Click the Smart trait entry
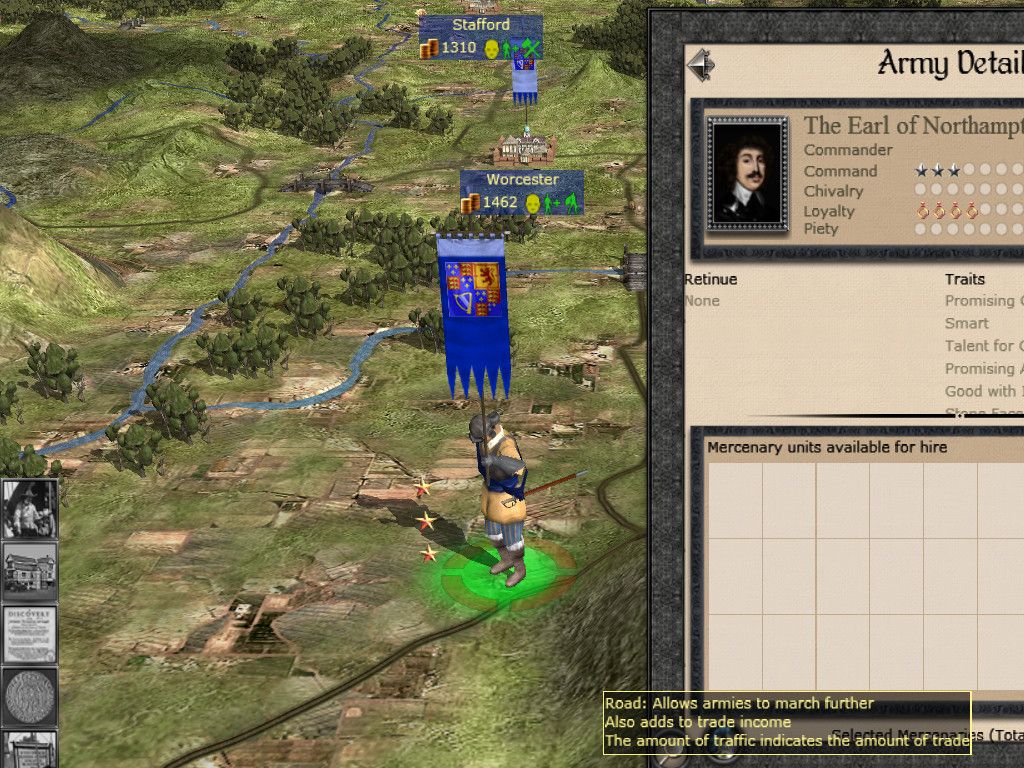 (967, 323)
